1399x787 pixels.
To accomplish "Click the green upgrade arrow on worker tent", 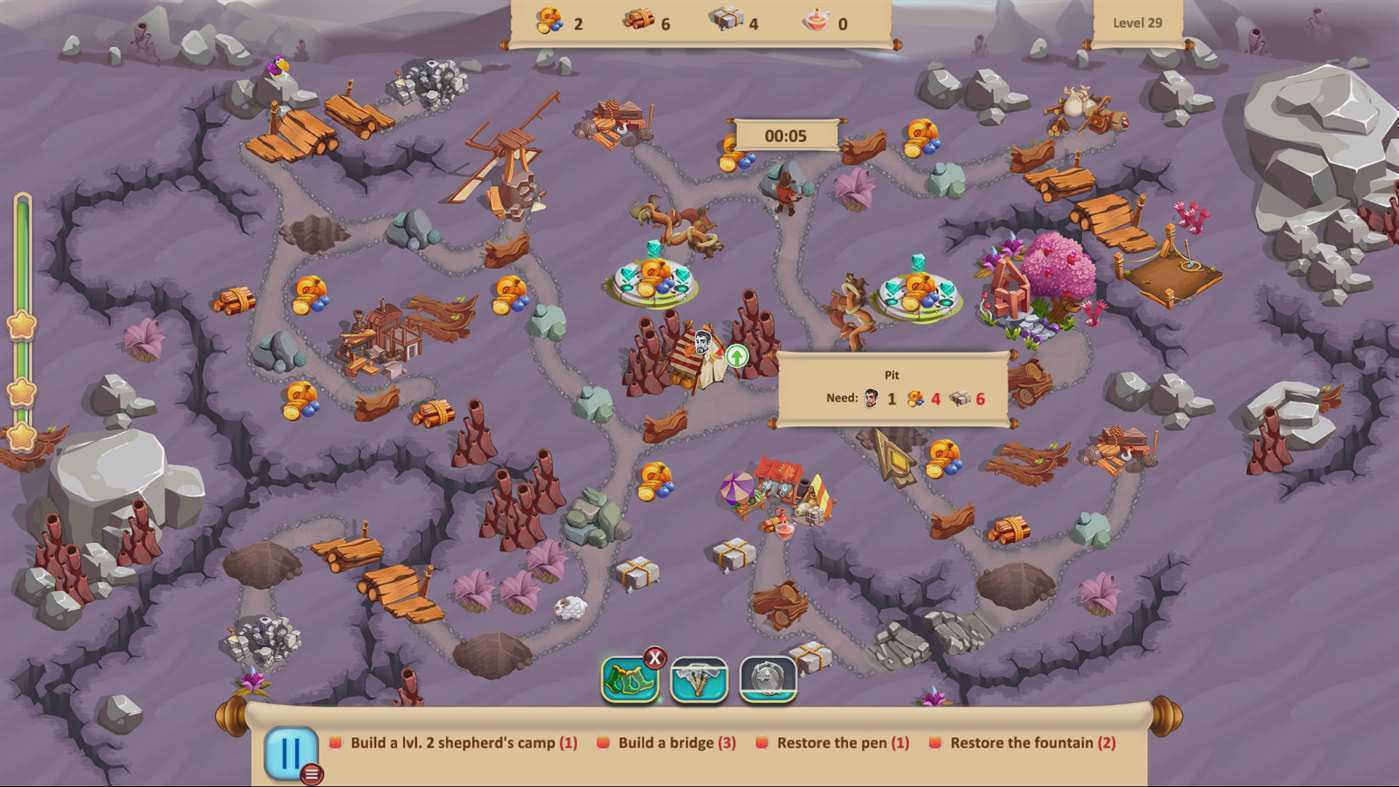I will click(736, 355).
